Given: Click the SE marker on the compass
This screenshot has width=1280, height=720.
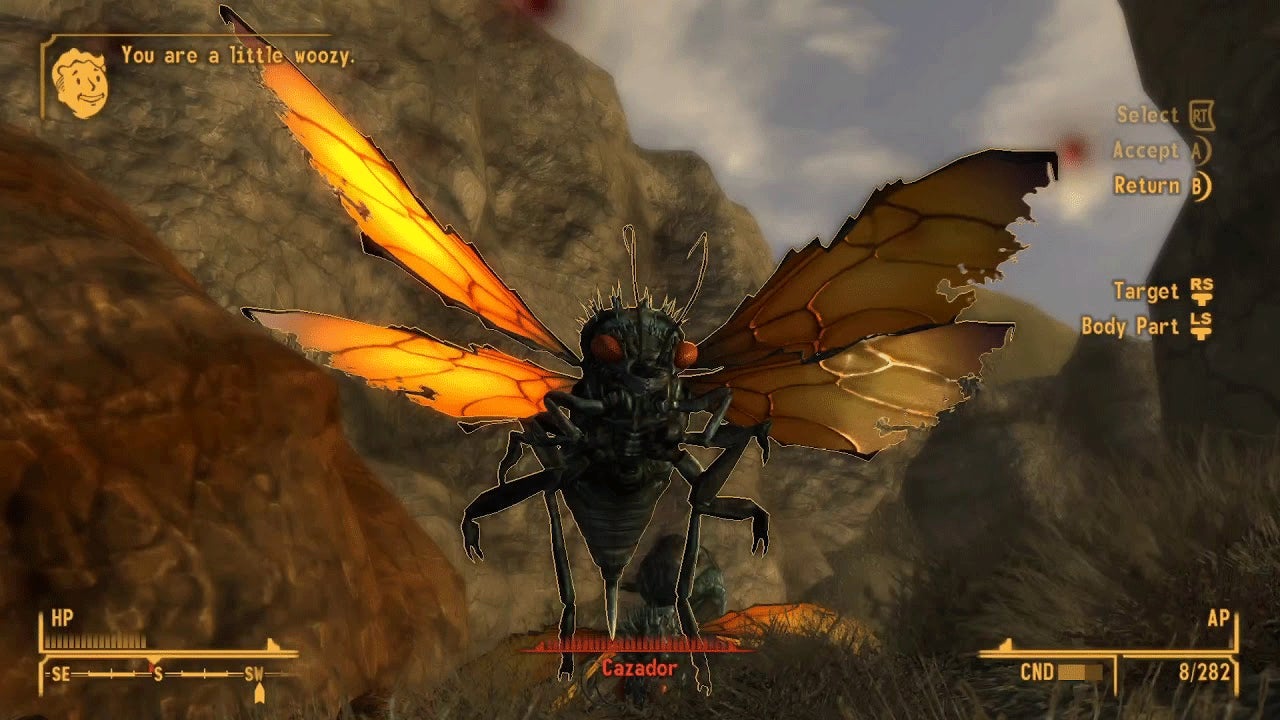Looking at the screenshot, I should pyautogui.click(x=62, y=672).
